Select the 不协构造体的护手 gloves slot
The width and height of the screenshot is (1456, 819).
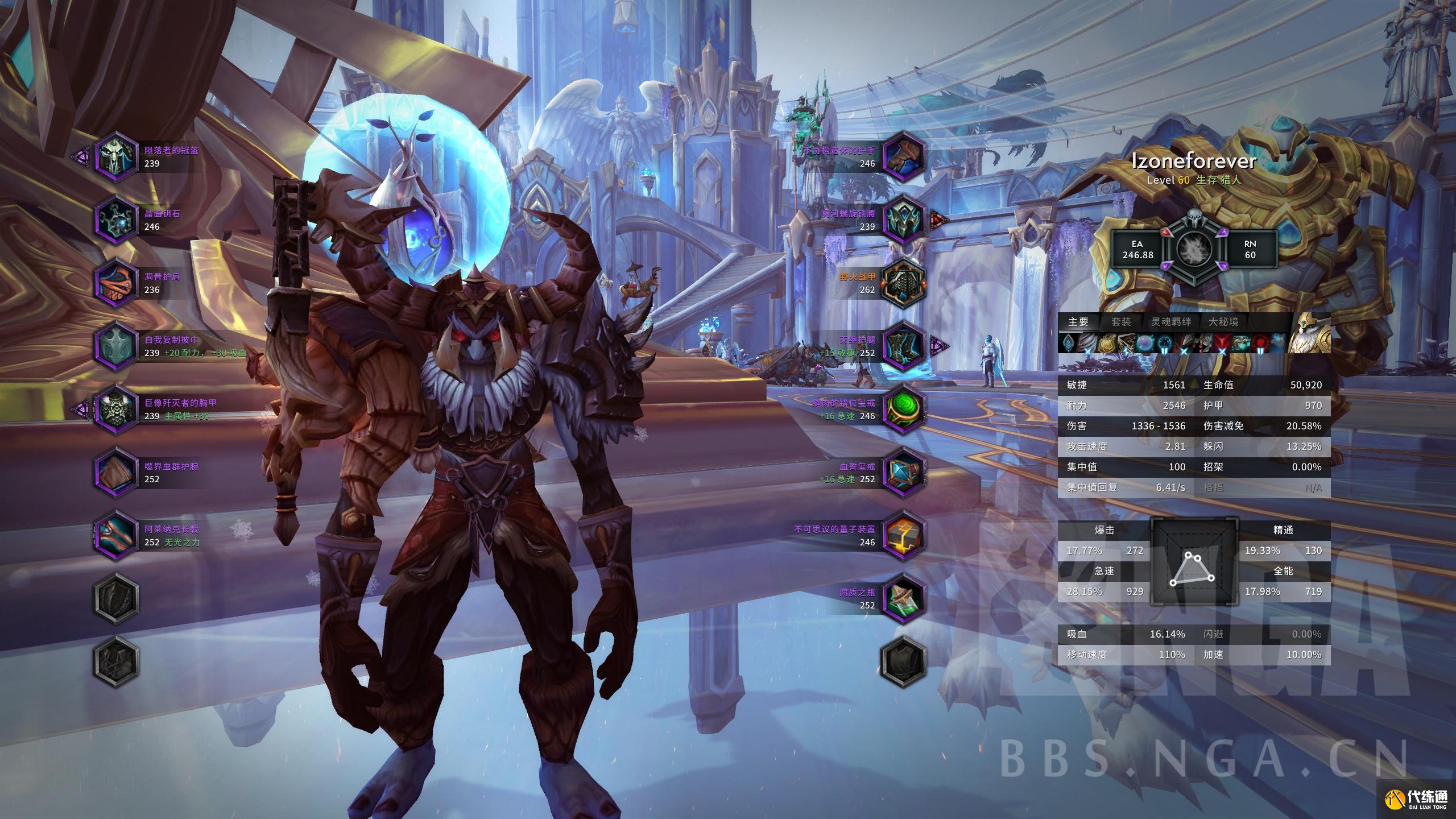point(903,156)
